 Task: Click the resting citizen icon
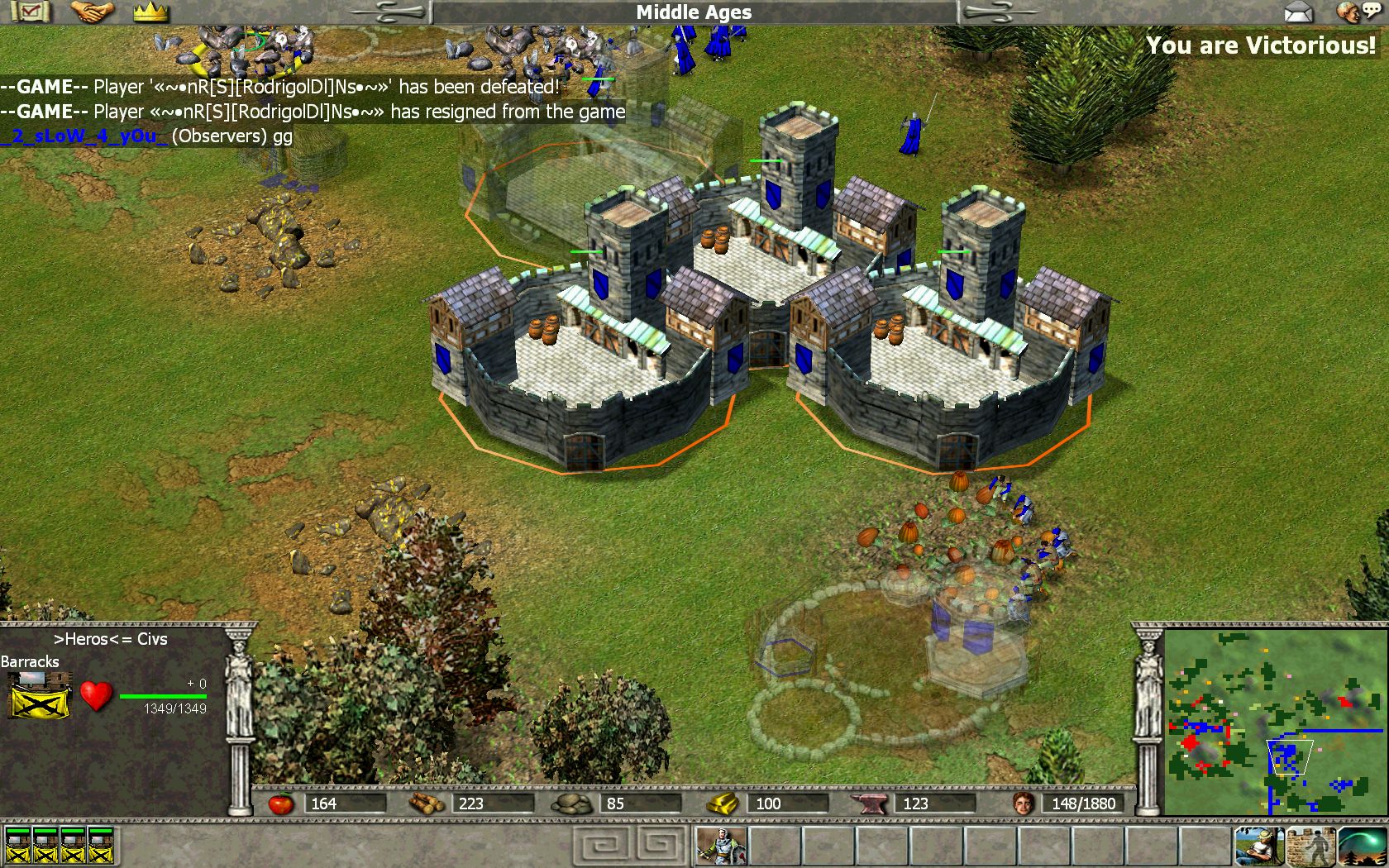[x=1258, y=846]
